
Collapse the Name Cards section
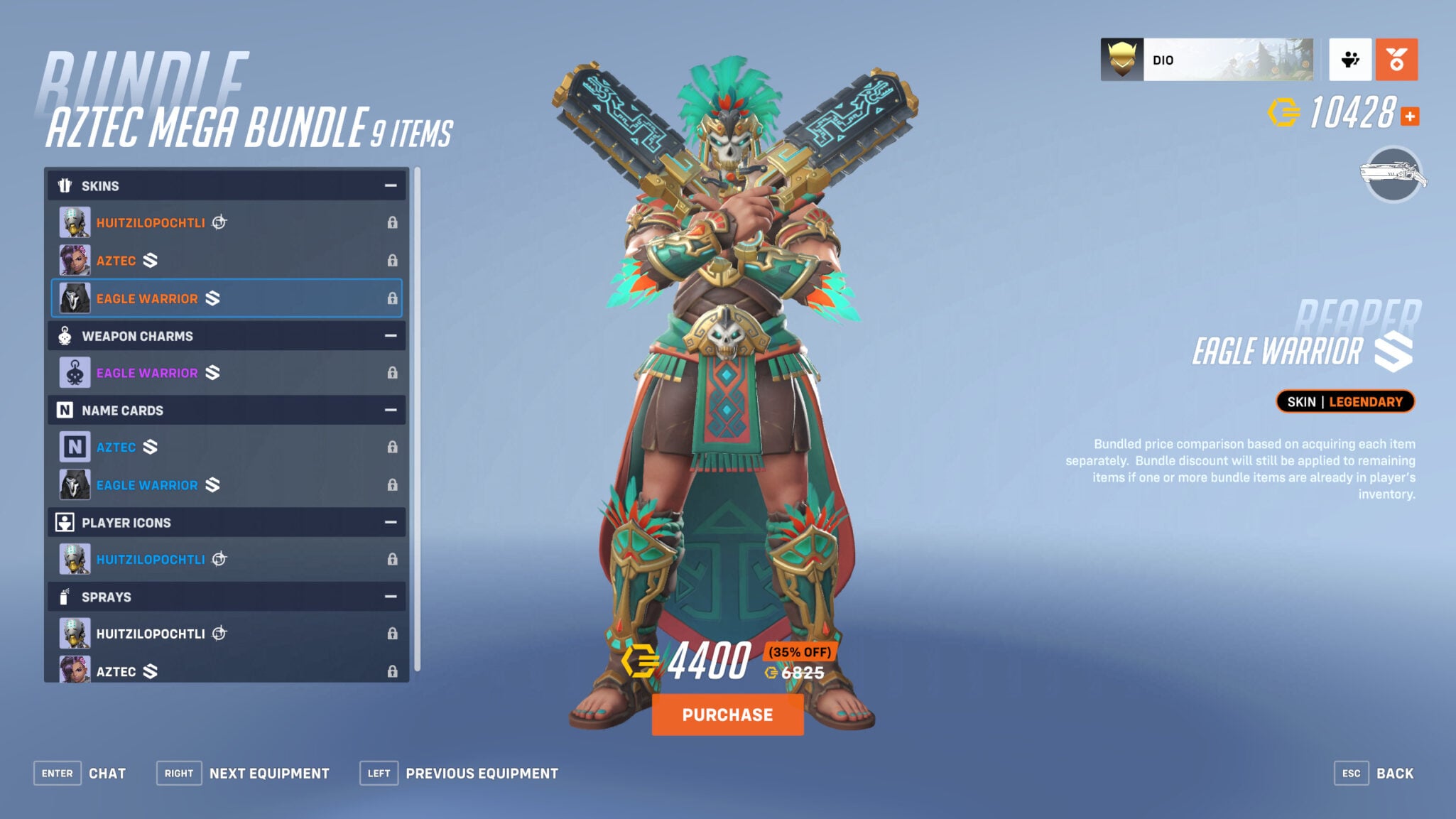click(390, 410)
